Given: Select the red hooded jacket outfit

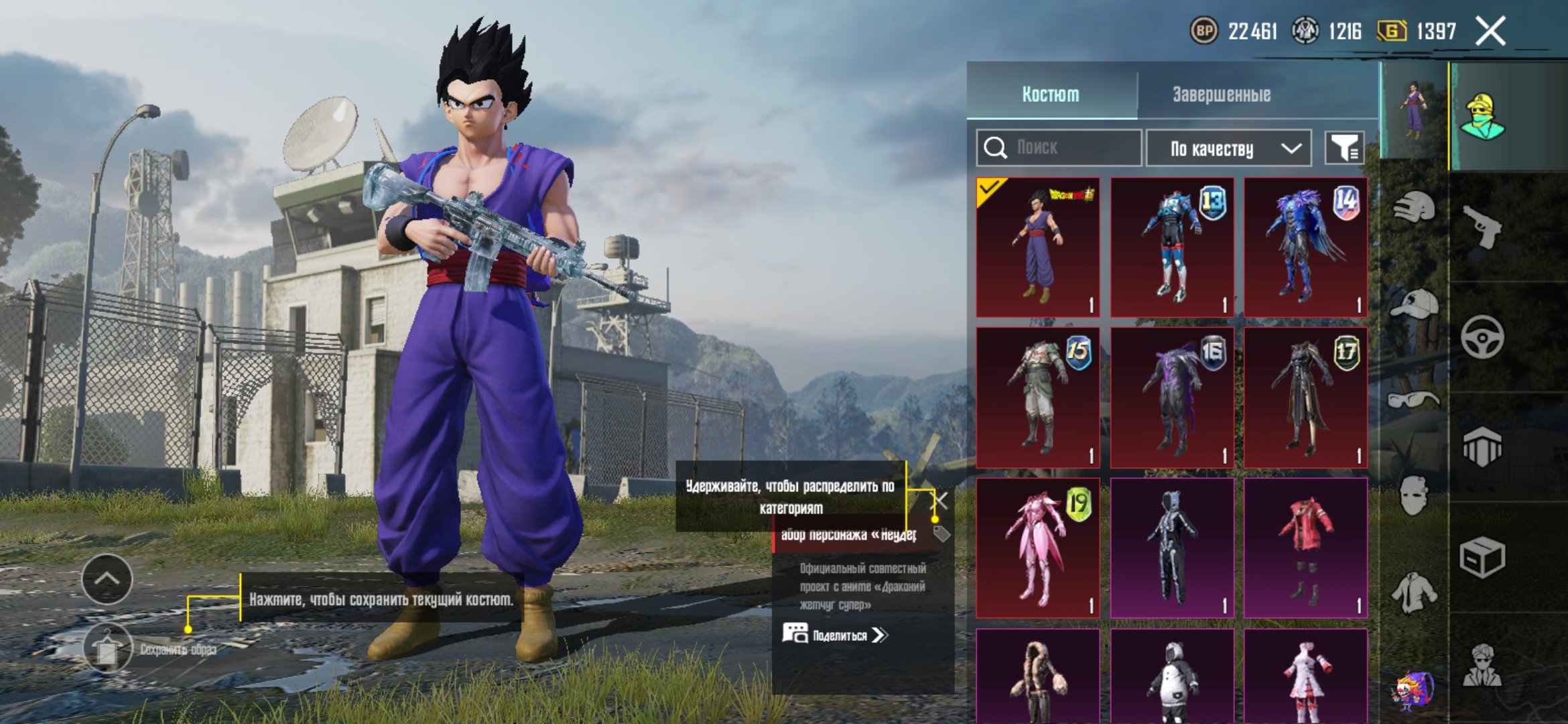Looking at the screenshot, I should pos(1305,548).
